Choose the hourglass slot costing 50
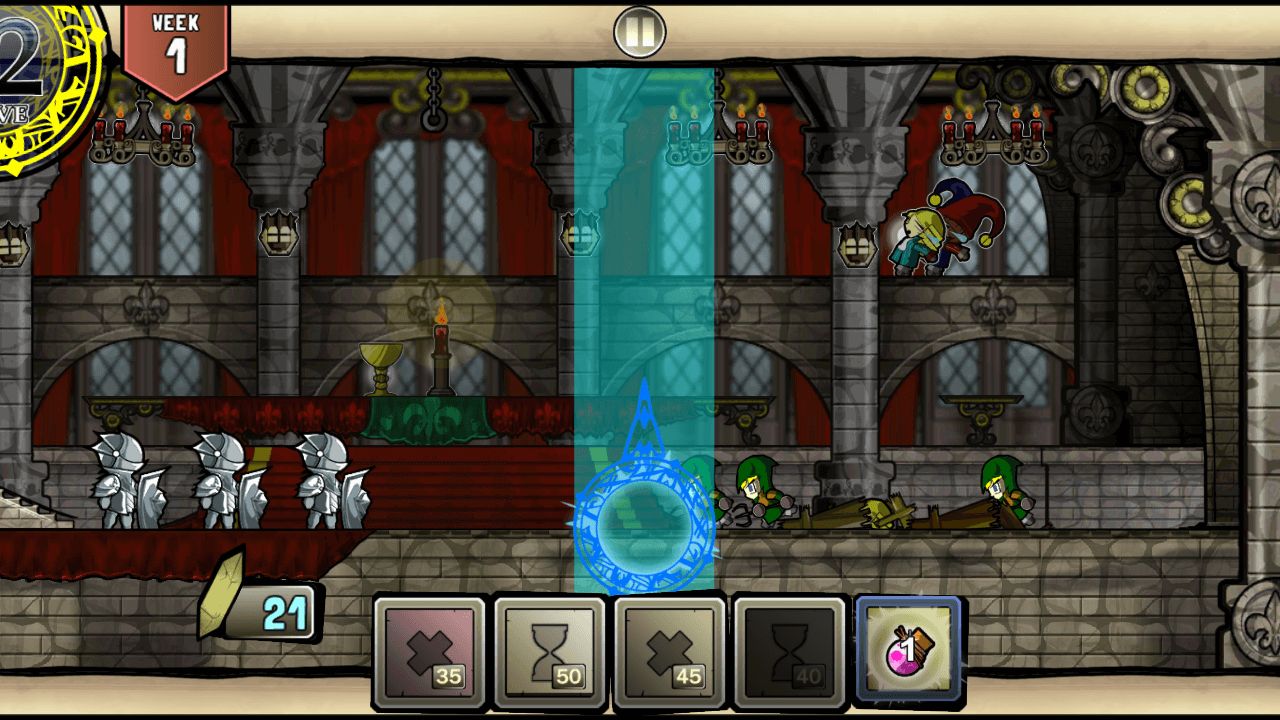The width and height of the screenshot is (1280, 720). point(549,650)
